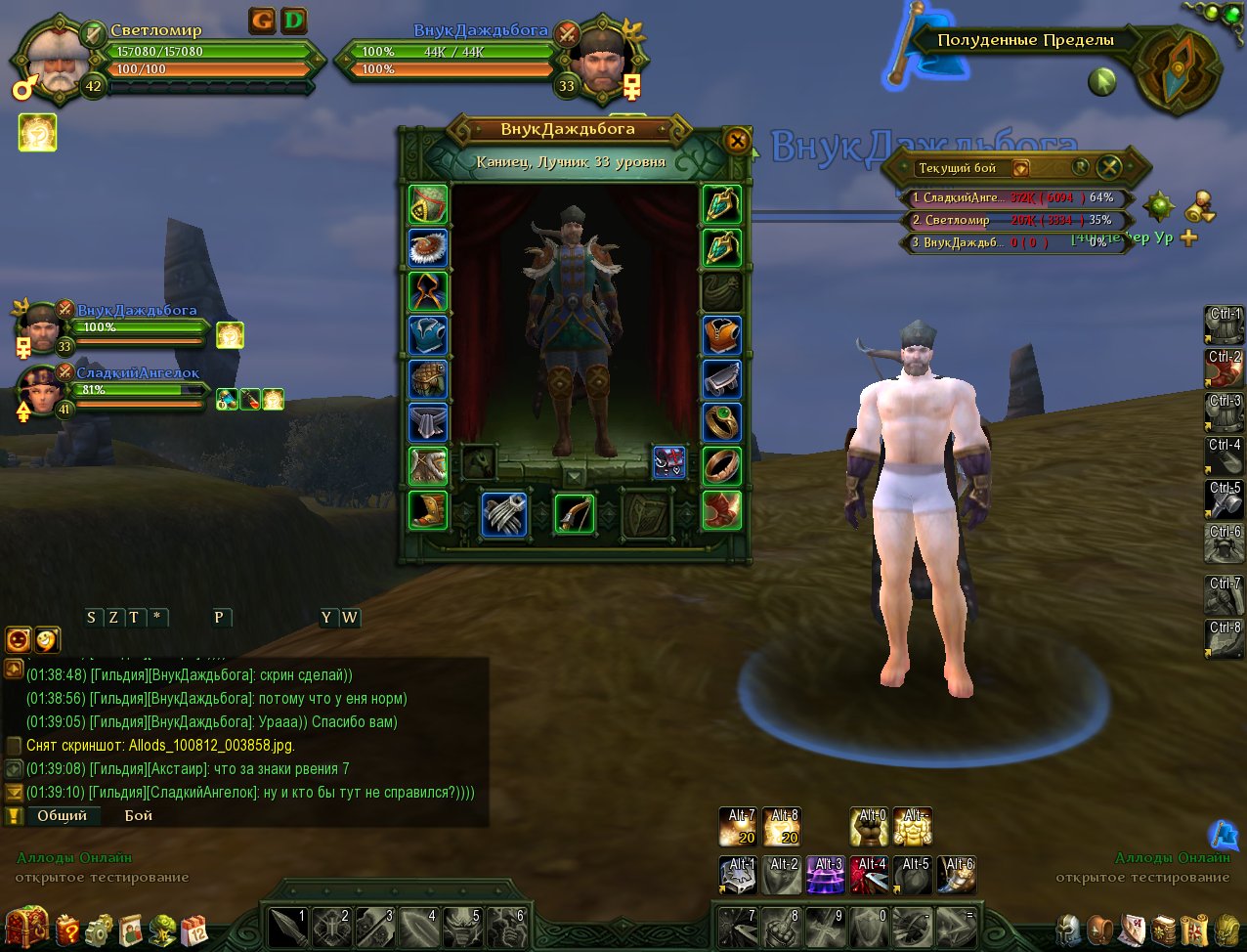This screenshot has height=952, width=1247.
Task: Open the red treasure chest shop
Action: tap(25, 928)
